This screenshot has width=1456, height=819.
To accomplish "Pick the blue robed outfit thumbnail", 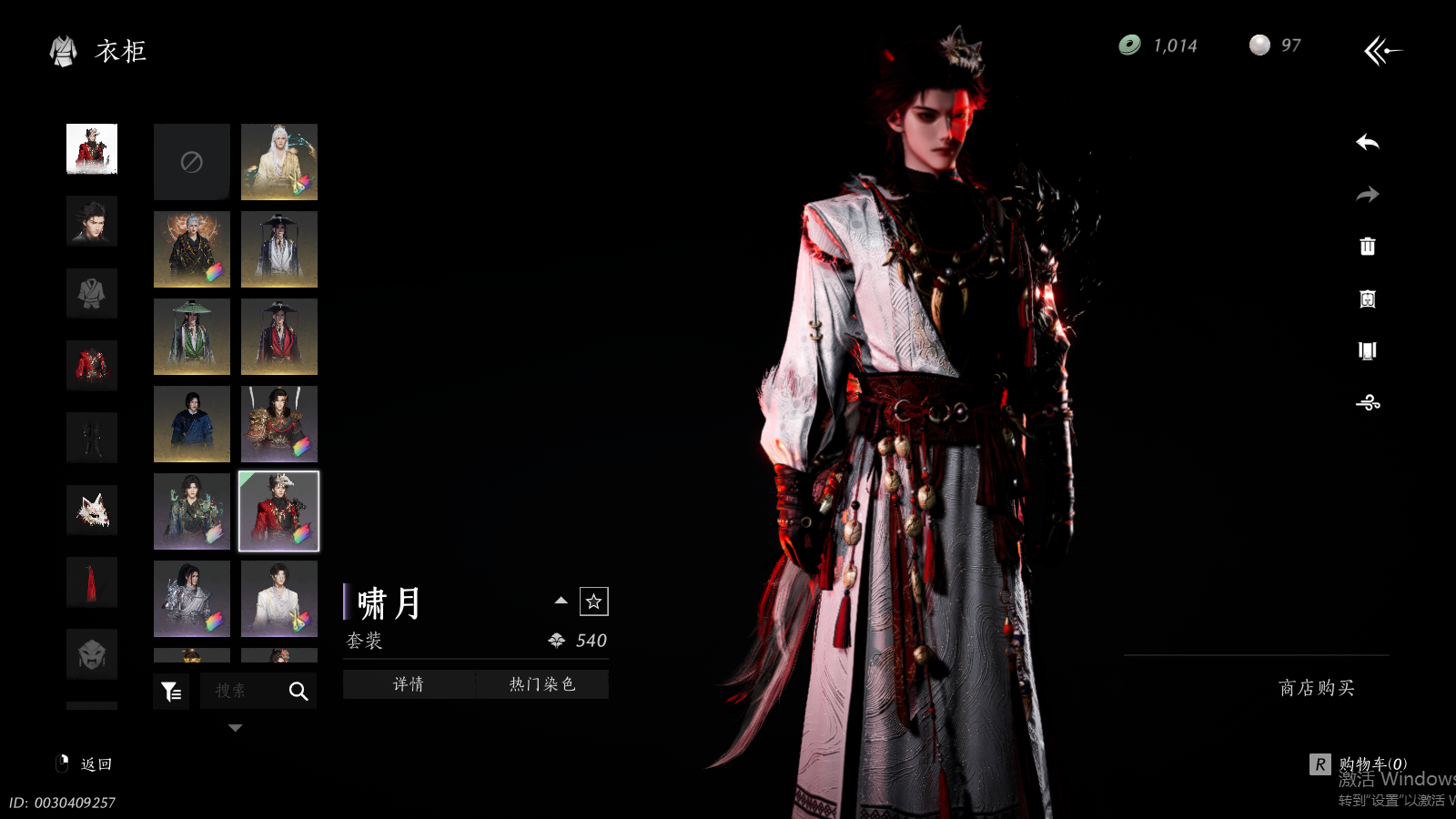I will pos(191,424).
